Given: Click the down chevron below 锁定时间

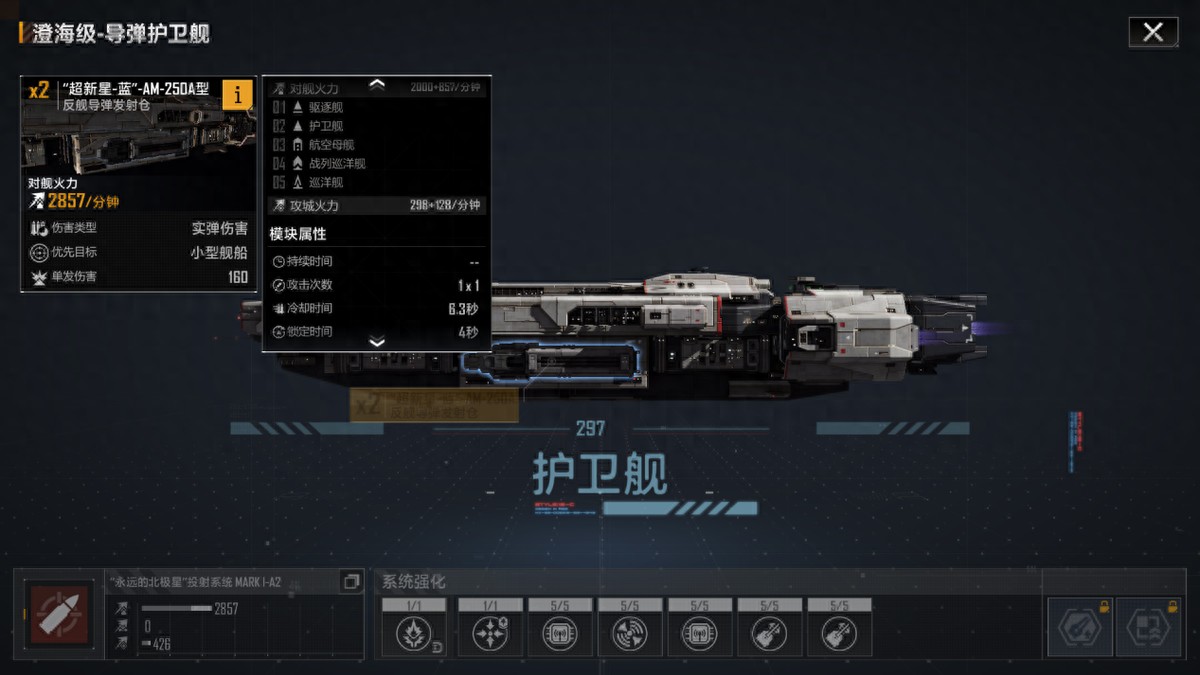Looking at the screenshot, I should click(x=377, y=342).
